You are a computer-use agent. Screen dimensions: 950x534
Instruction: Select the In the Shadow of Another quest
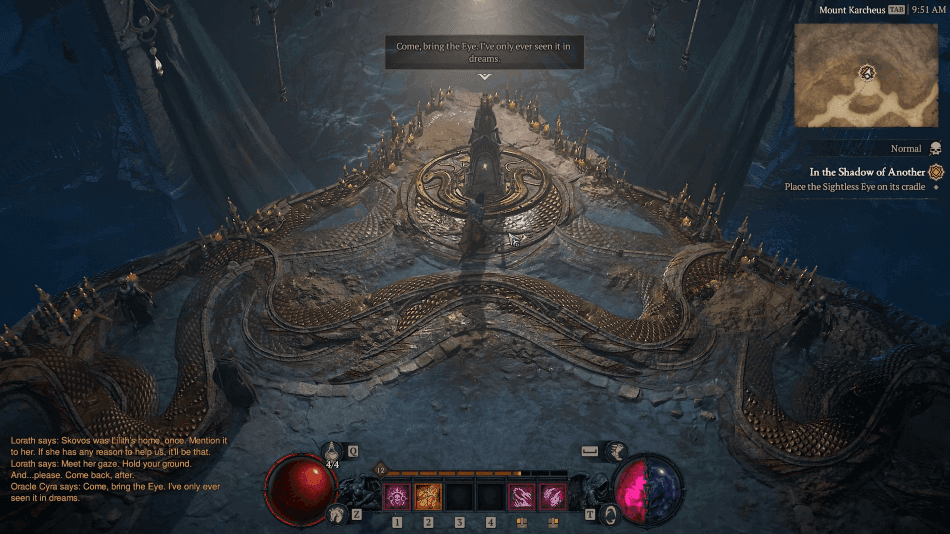pos(867,172)
